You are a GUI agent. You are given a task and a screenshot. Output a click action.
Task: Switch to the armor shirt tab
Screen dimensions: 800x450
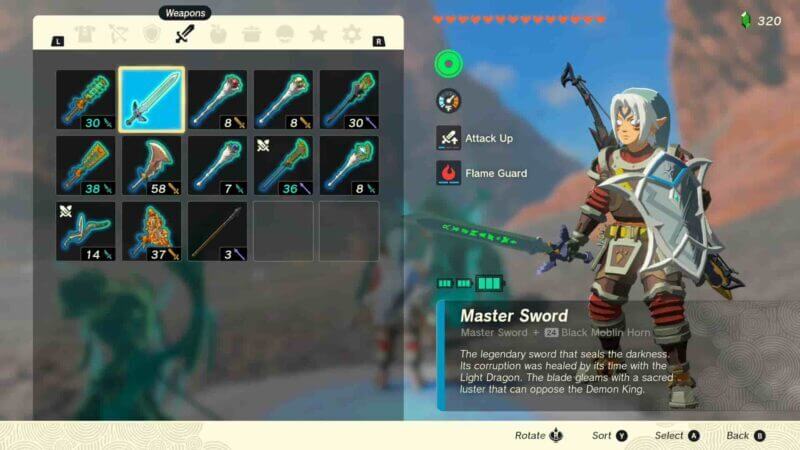[83, 35]
